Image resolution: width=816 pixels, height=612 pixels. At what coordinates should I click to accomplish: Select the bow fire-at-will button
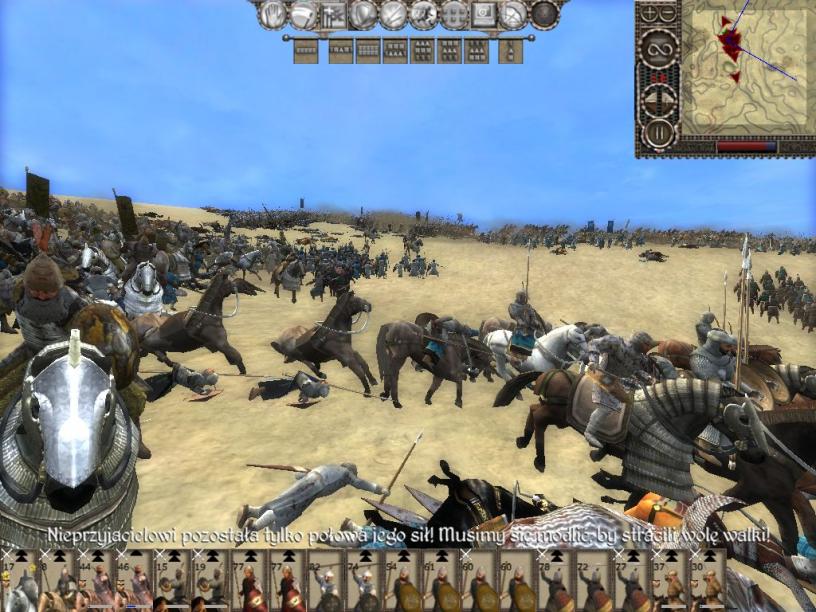pyautogui.click(x=514, y=14)
